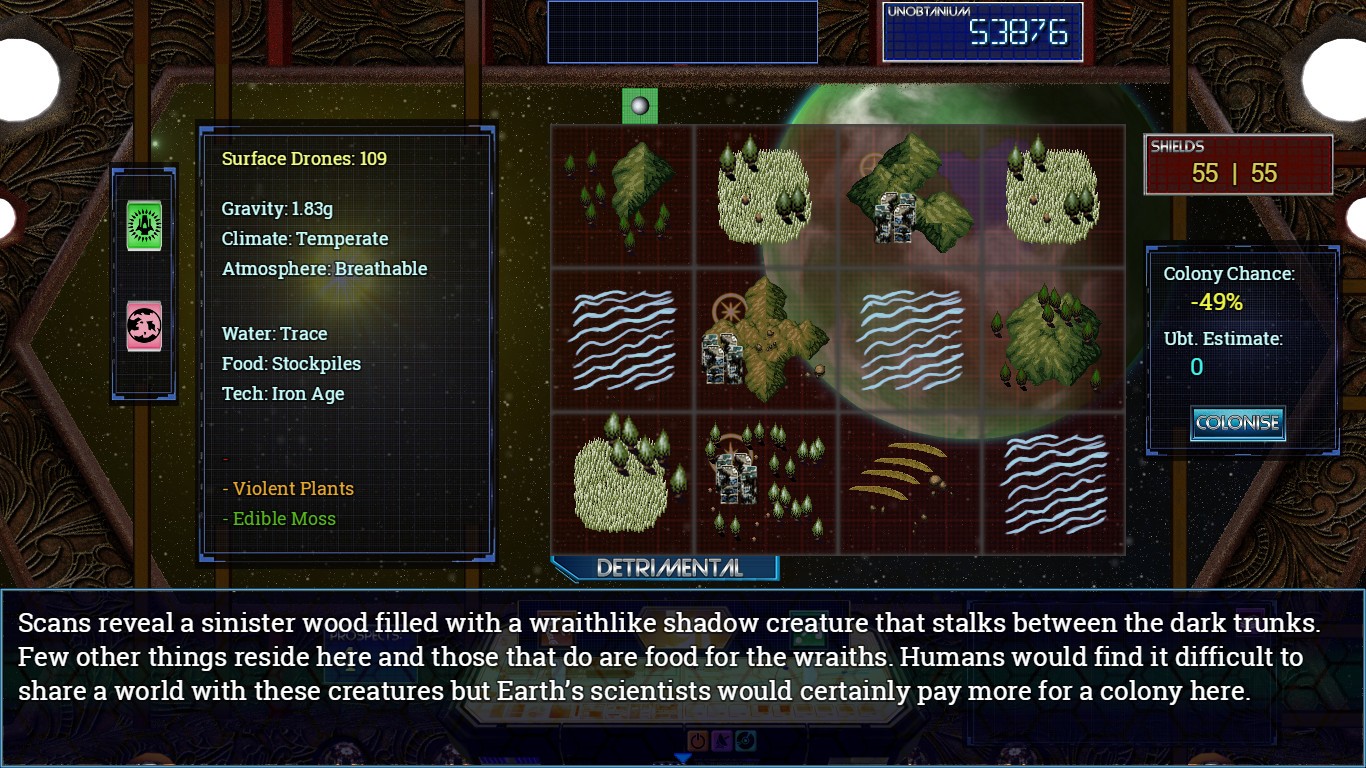Open the satellite dish icon at the bottom

point(722,741)
